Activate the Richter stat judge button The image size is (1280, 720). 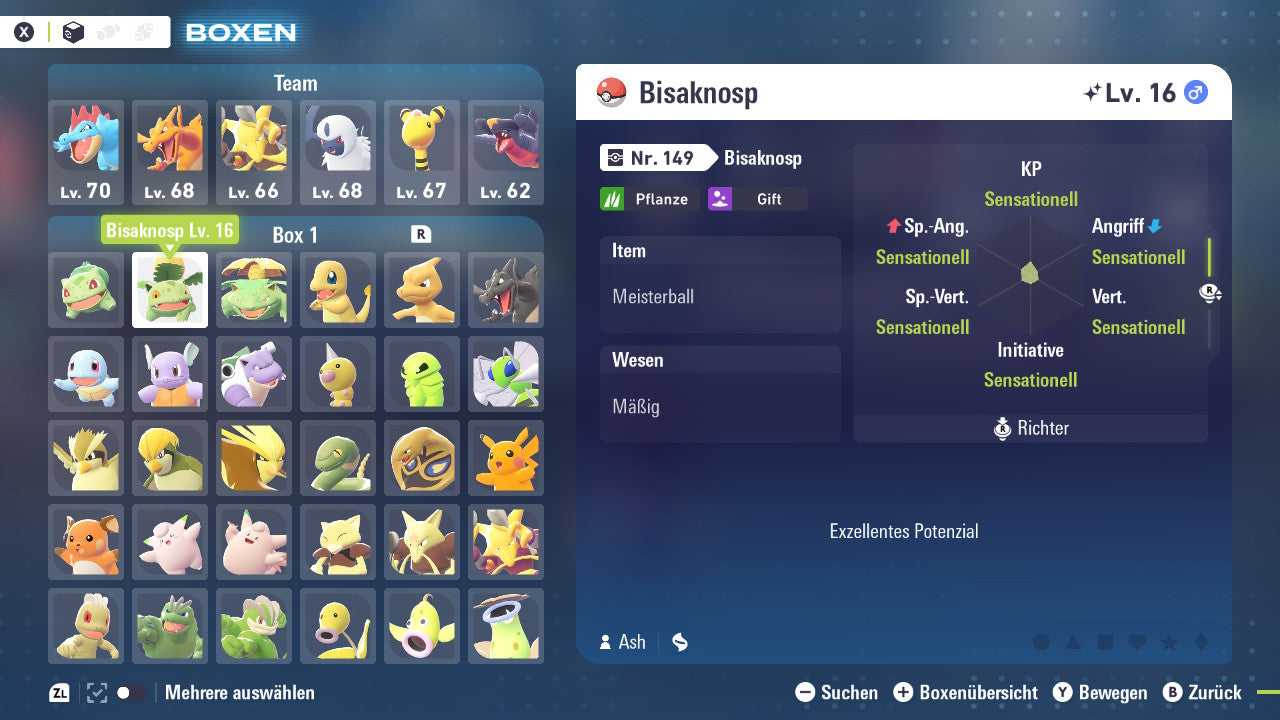[x=1030, y=428]
